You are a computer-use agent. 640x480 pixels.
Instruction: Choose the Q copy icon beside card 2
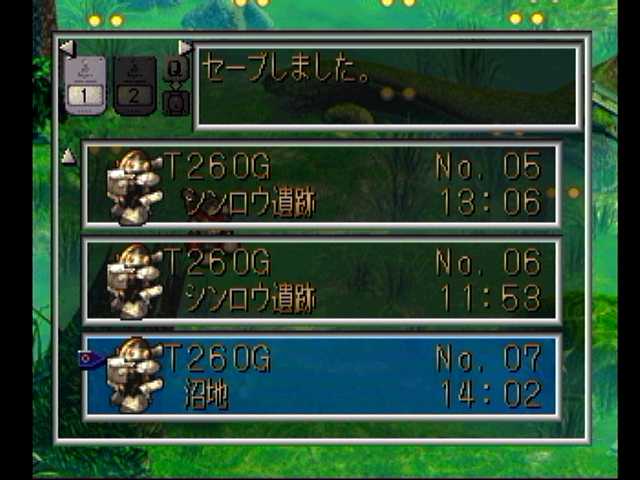click(174, 70)
